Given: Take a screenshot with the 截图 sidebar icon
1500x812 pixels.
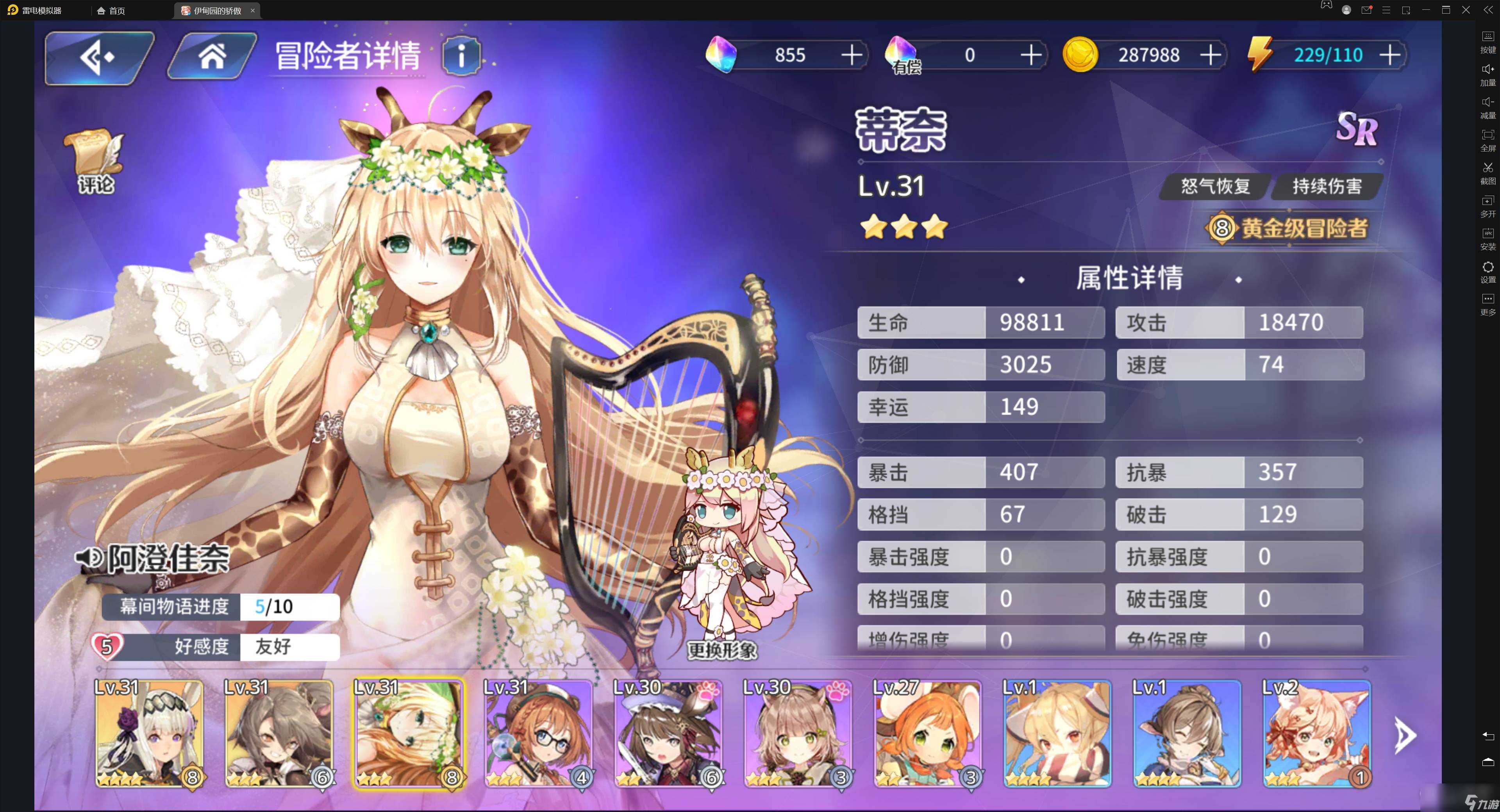Looking at the screenshot, I should pos(1488,172).
